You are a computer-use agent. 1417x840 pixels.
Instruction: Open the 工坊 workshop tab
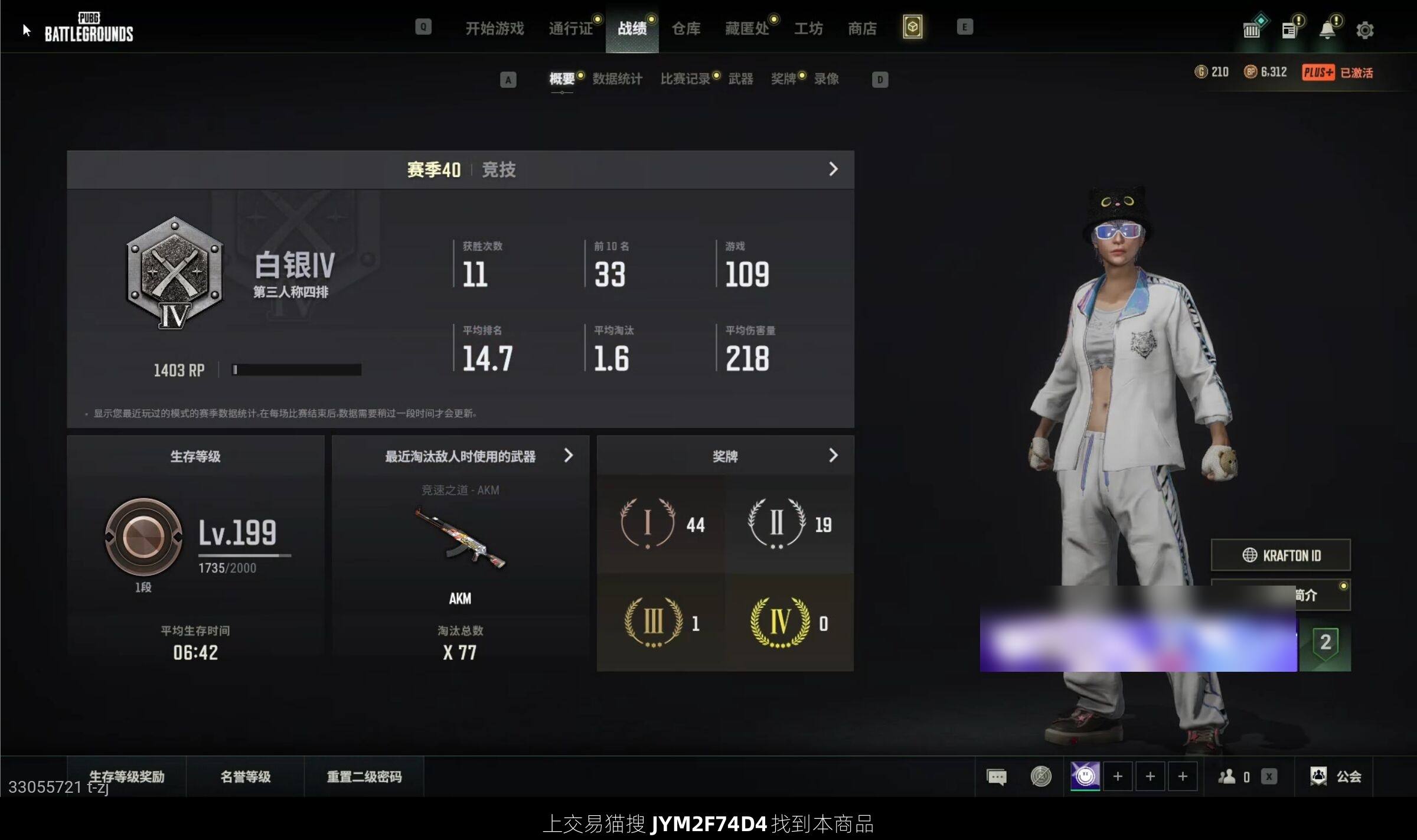coord(808,28)
